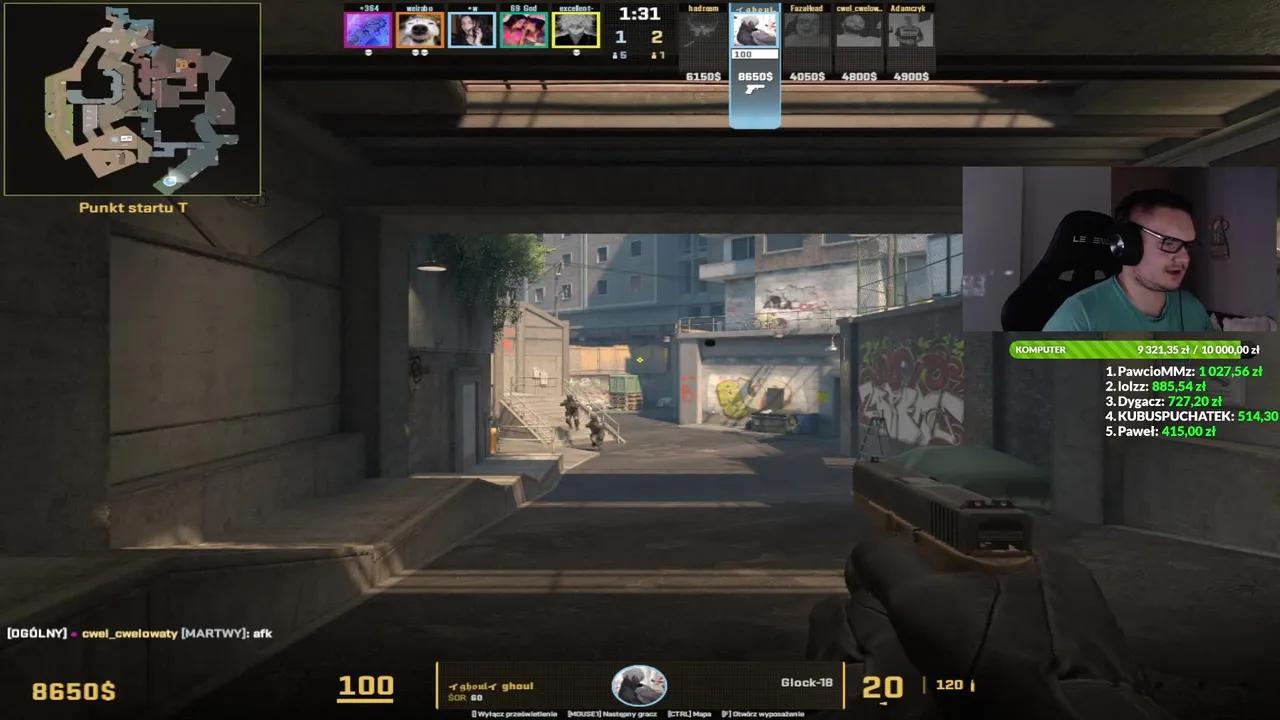Select the Glock-18 weapon label in the HUD
The image size is (1280, 720).
[x=806, y=681]
